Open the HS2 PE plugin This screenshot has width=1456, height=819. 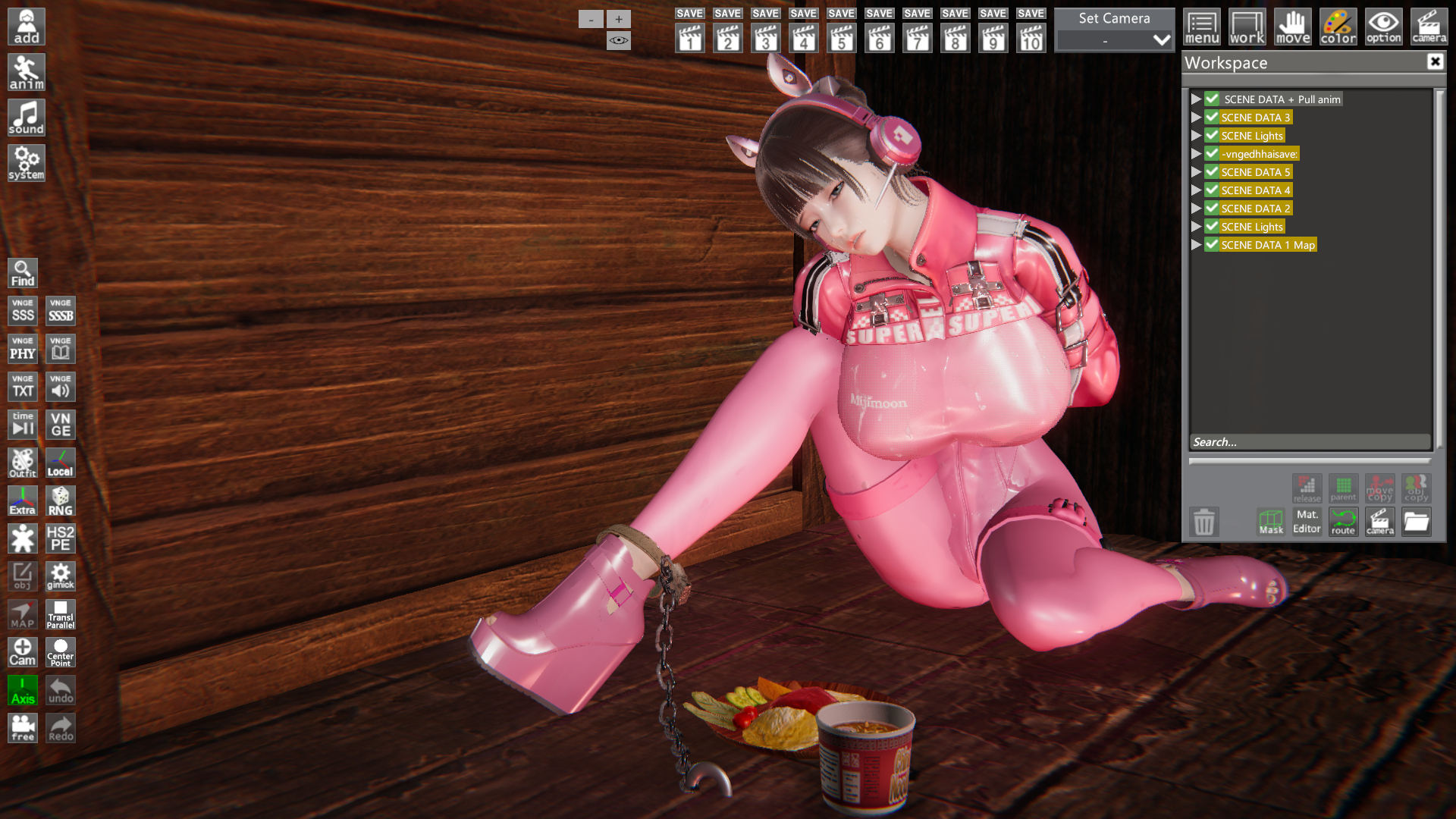[x=61, y=538]
